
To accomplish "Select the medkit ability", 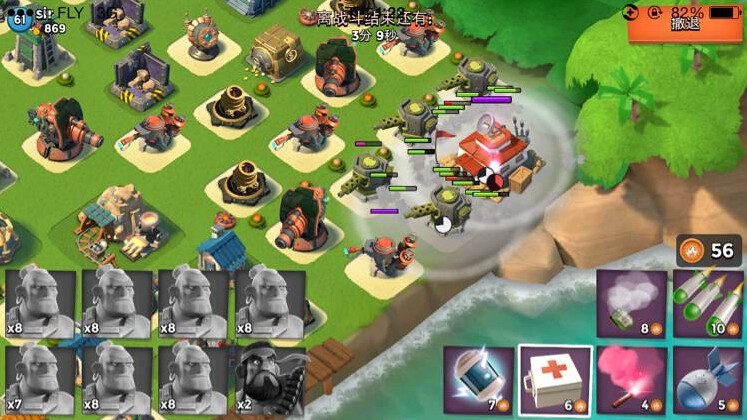I will [555, 380].
